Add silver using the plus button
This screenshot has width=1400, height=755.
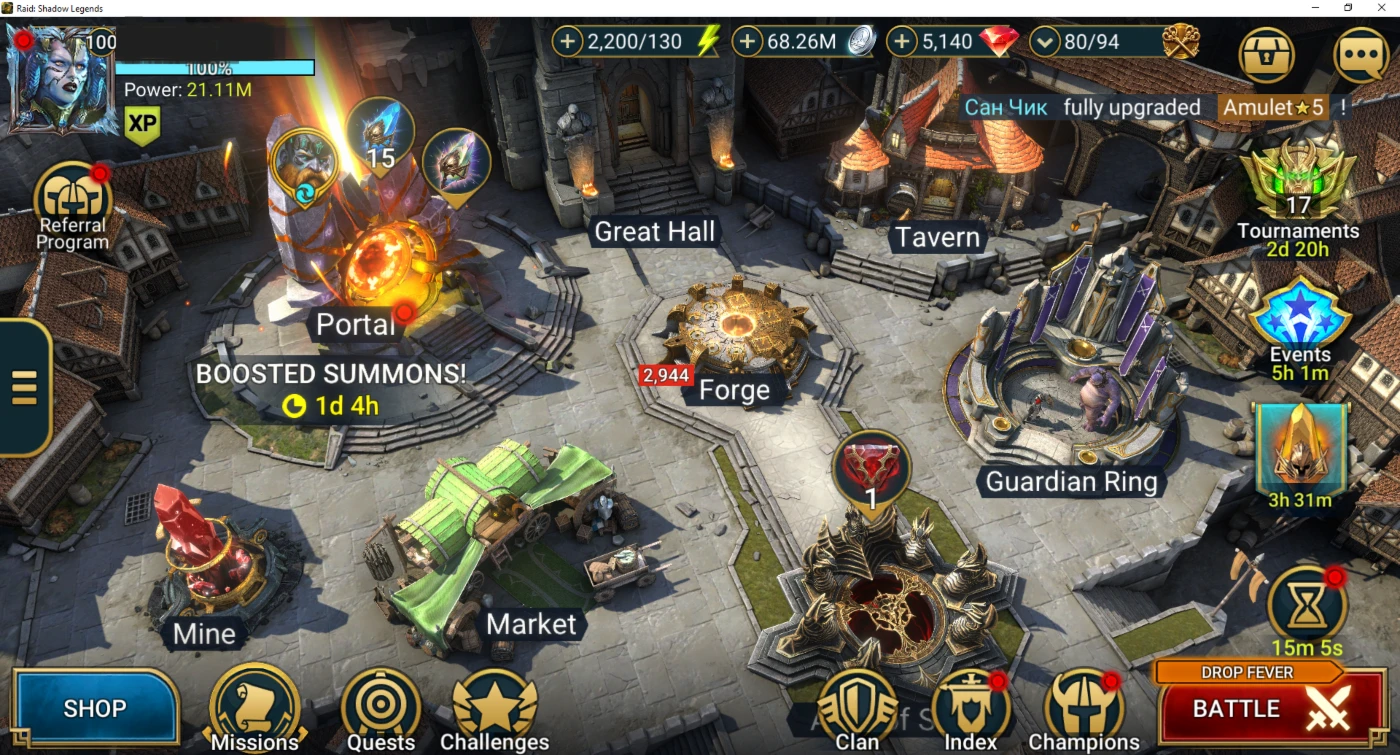tap(747, 42)
